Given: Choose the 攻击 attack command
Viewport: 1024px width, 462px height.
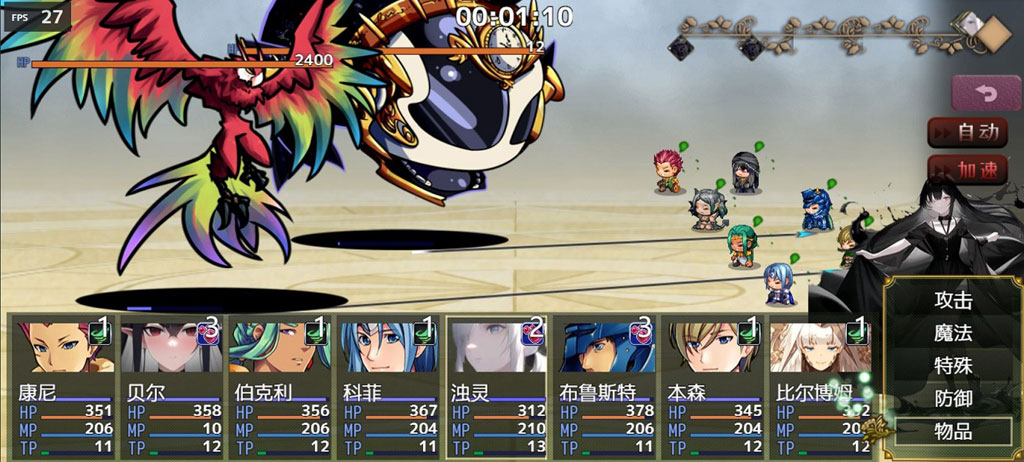Looking at the screenshot, I should point(952,300).
